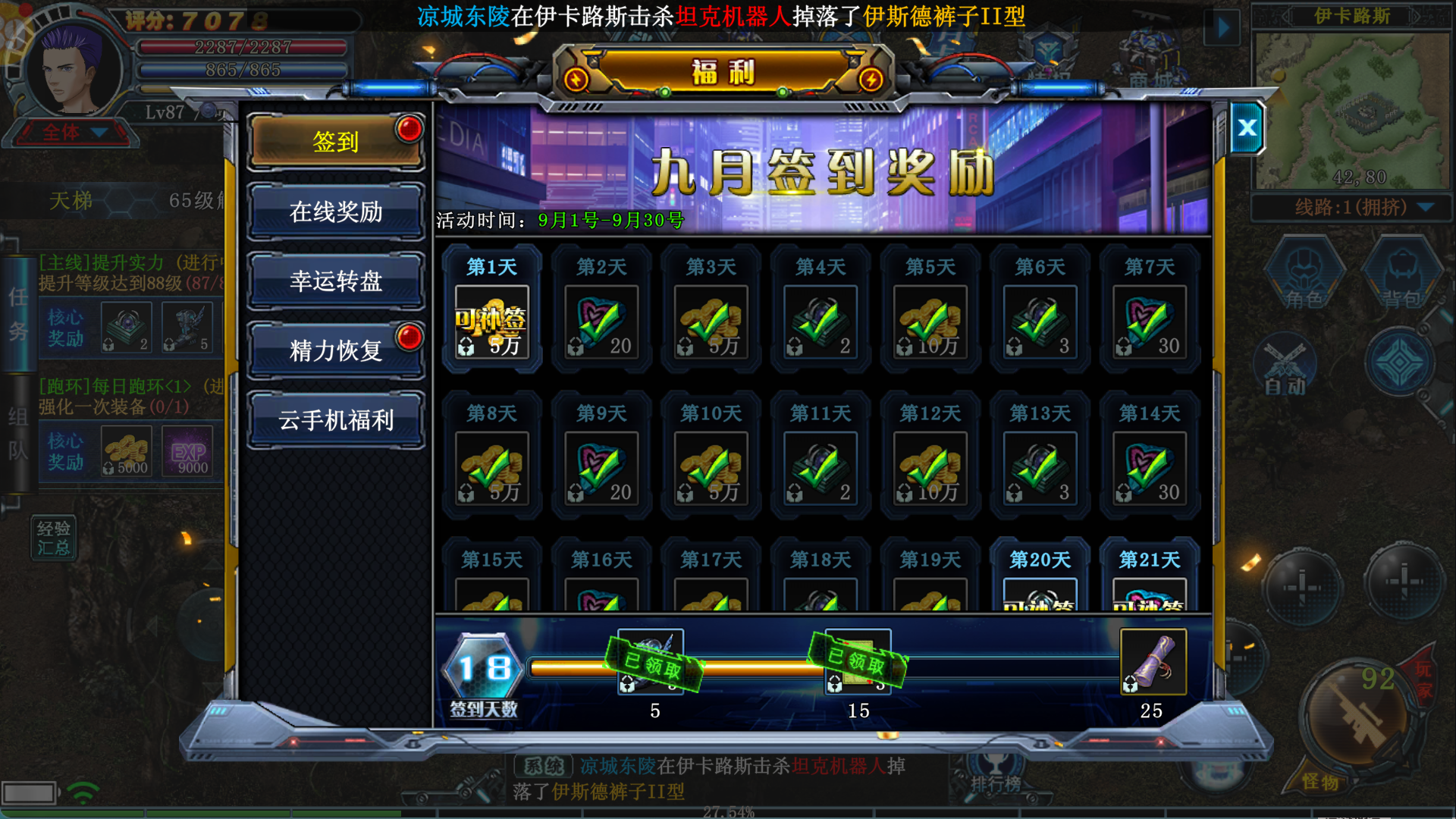The width and height of the screenshot is (1456, 819).
Task: Toggle the 自动 auto-battle button
Action: tap(1285, 369)
